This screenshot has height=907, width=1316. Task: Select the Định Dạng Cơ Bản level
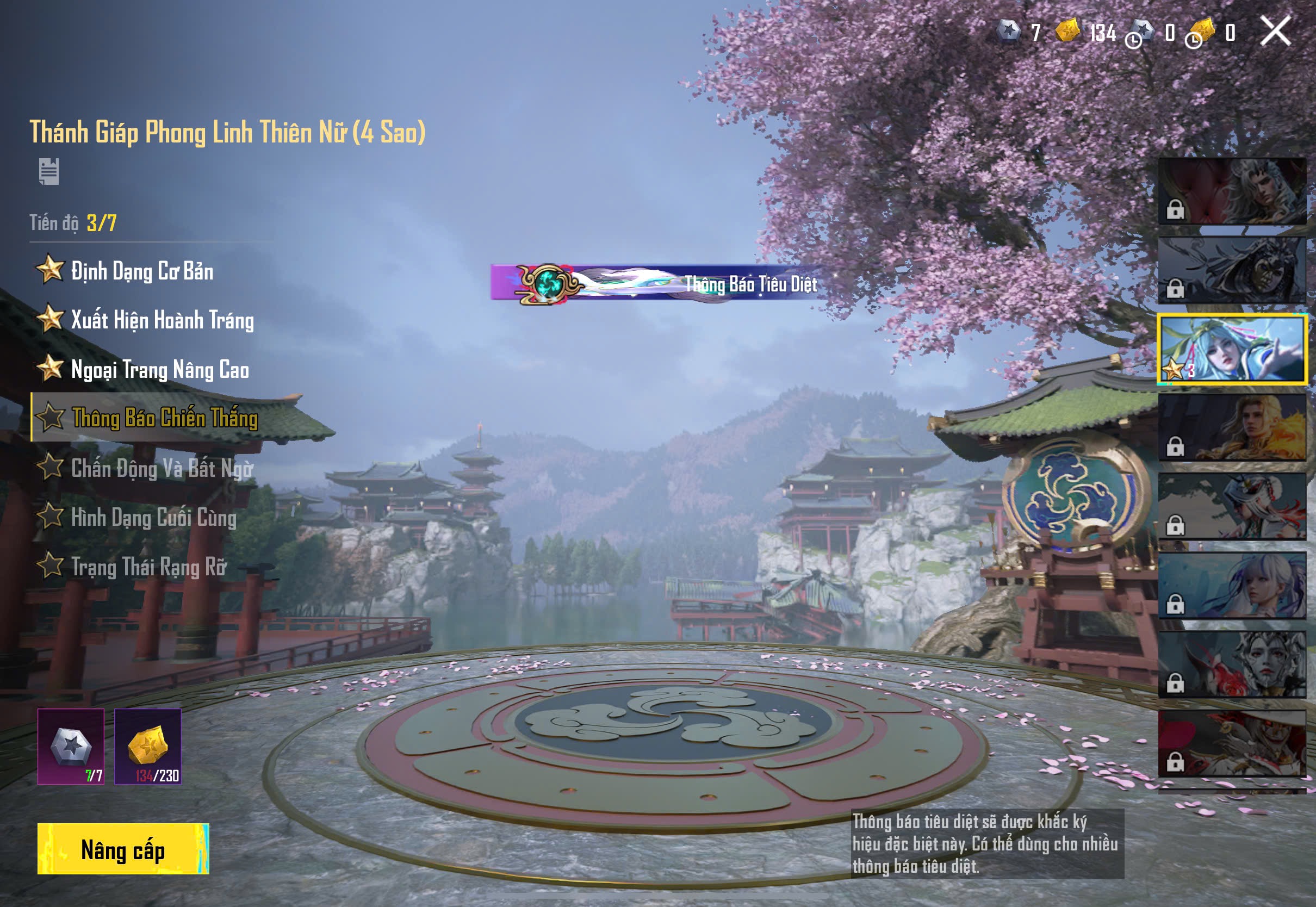click(142, 270)
